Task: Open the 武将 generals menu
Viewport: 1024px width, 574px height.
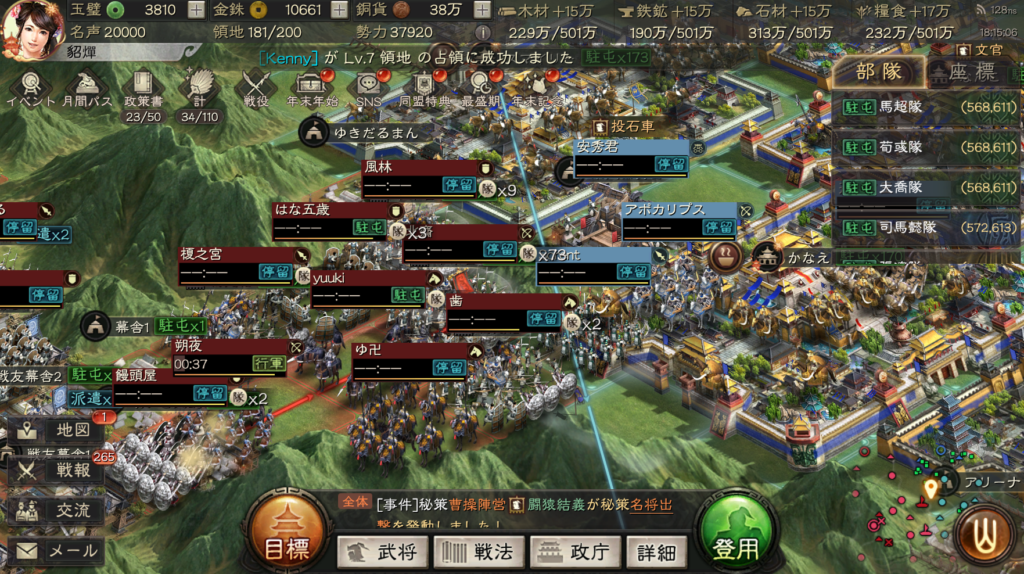Action: (x=382, y=551)
